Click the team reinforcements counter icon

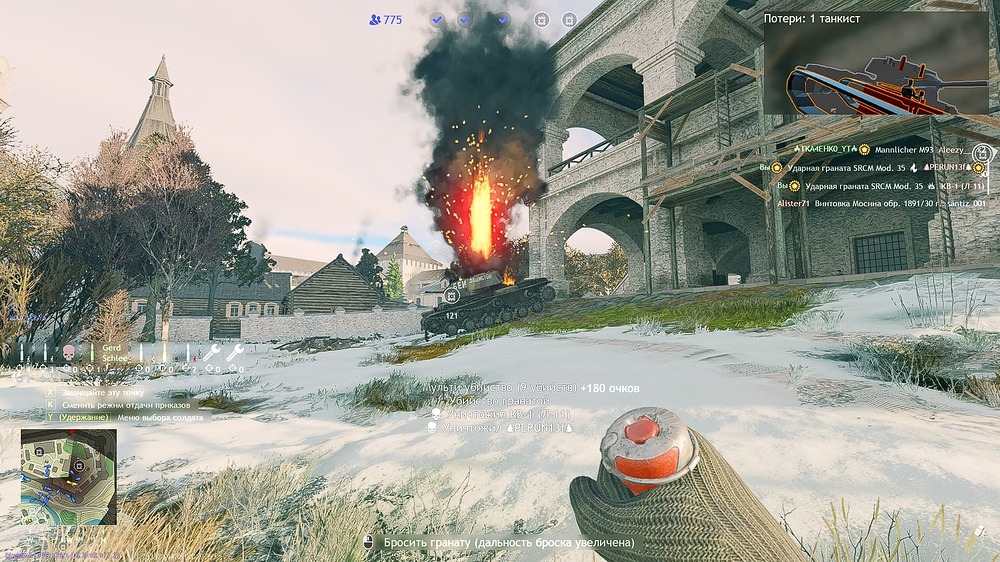click(376, 19)
